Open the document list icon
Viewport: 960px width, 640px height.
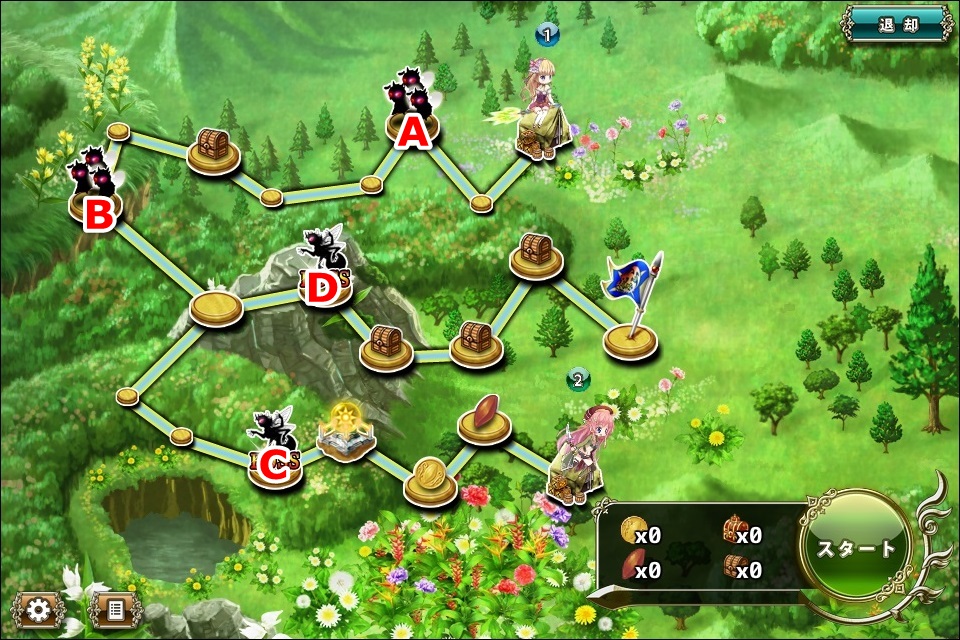point(114,608)
